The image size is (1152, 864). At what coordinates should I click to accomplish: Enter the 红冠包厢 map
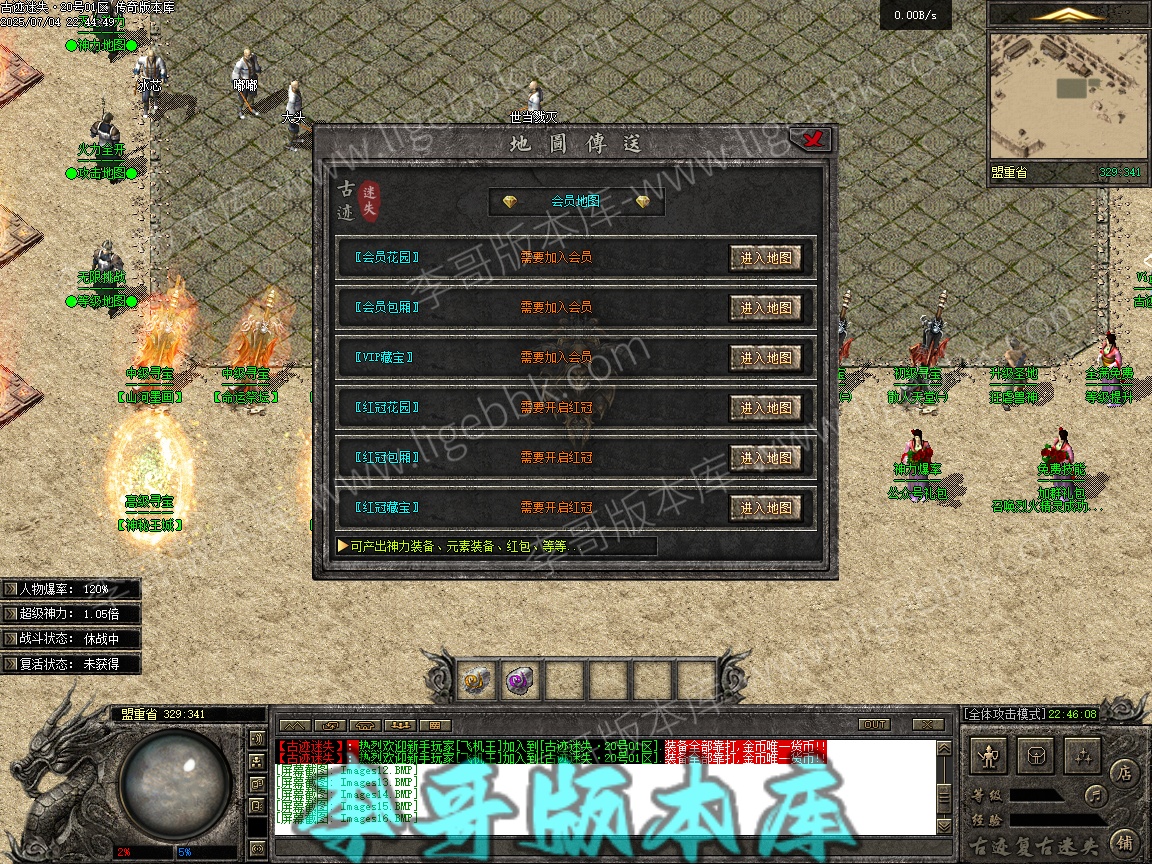click(x=765, y=458)
